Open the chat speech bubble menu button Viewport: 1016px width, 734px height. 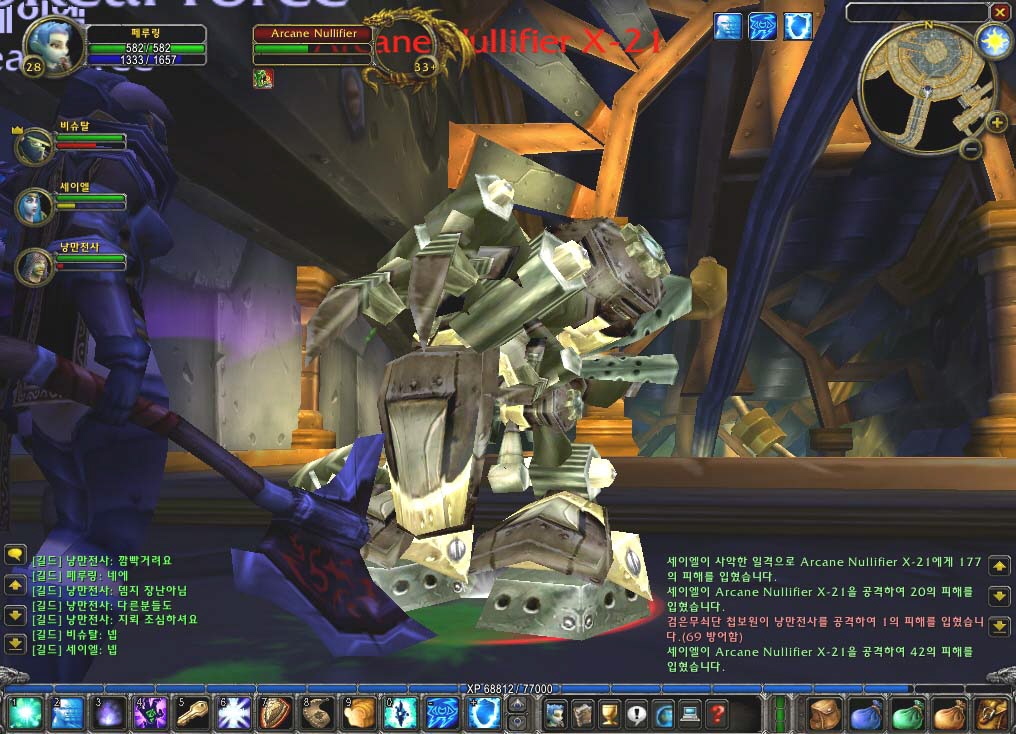click(15, 554)
